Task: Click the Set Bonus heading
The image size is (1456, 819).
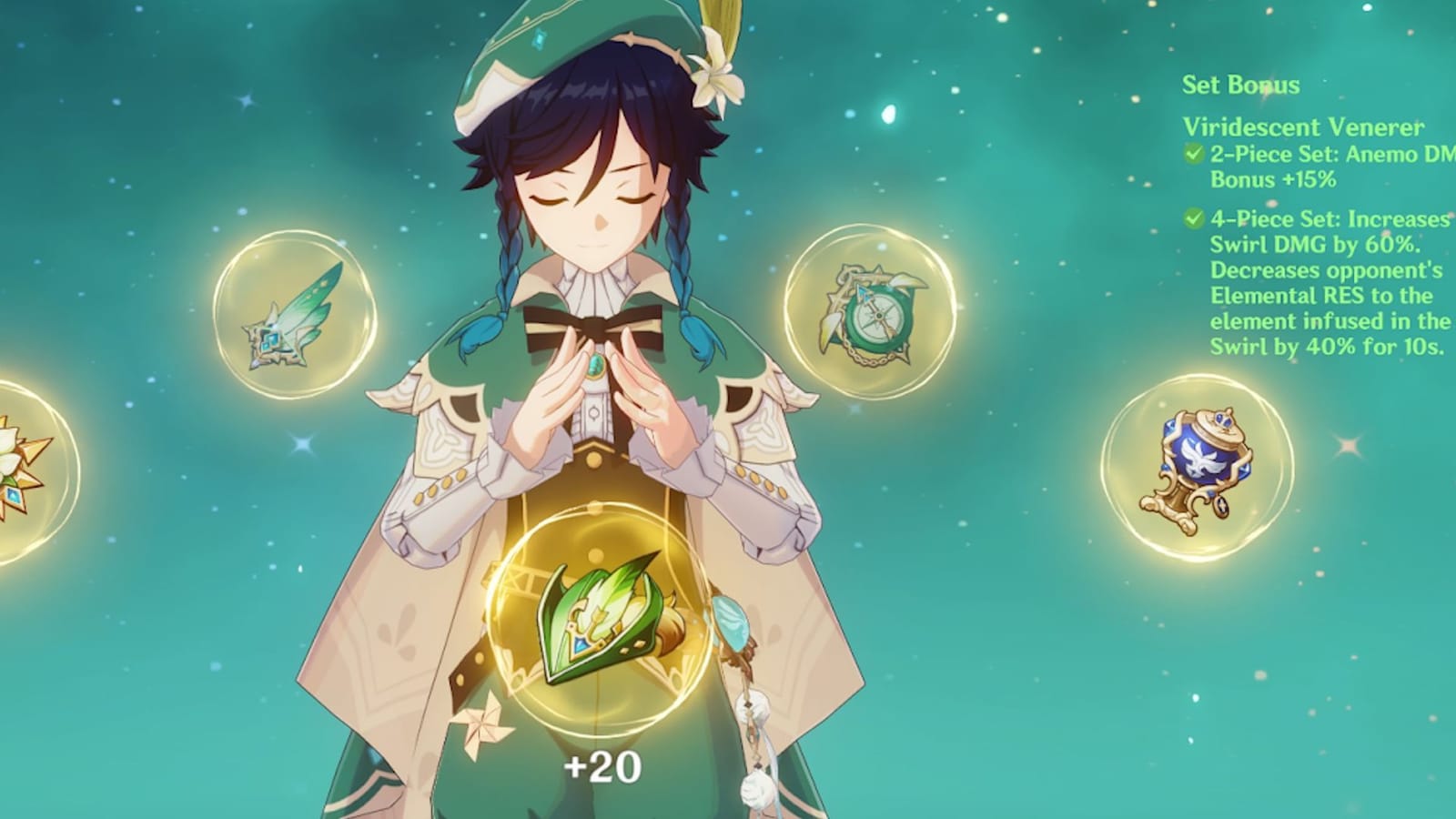Action: [1240, 85]
